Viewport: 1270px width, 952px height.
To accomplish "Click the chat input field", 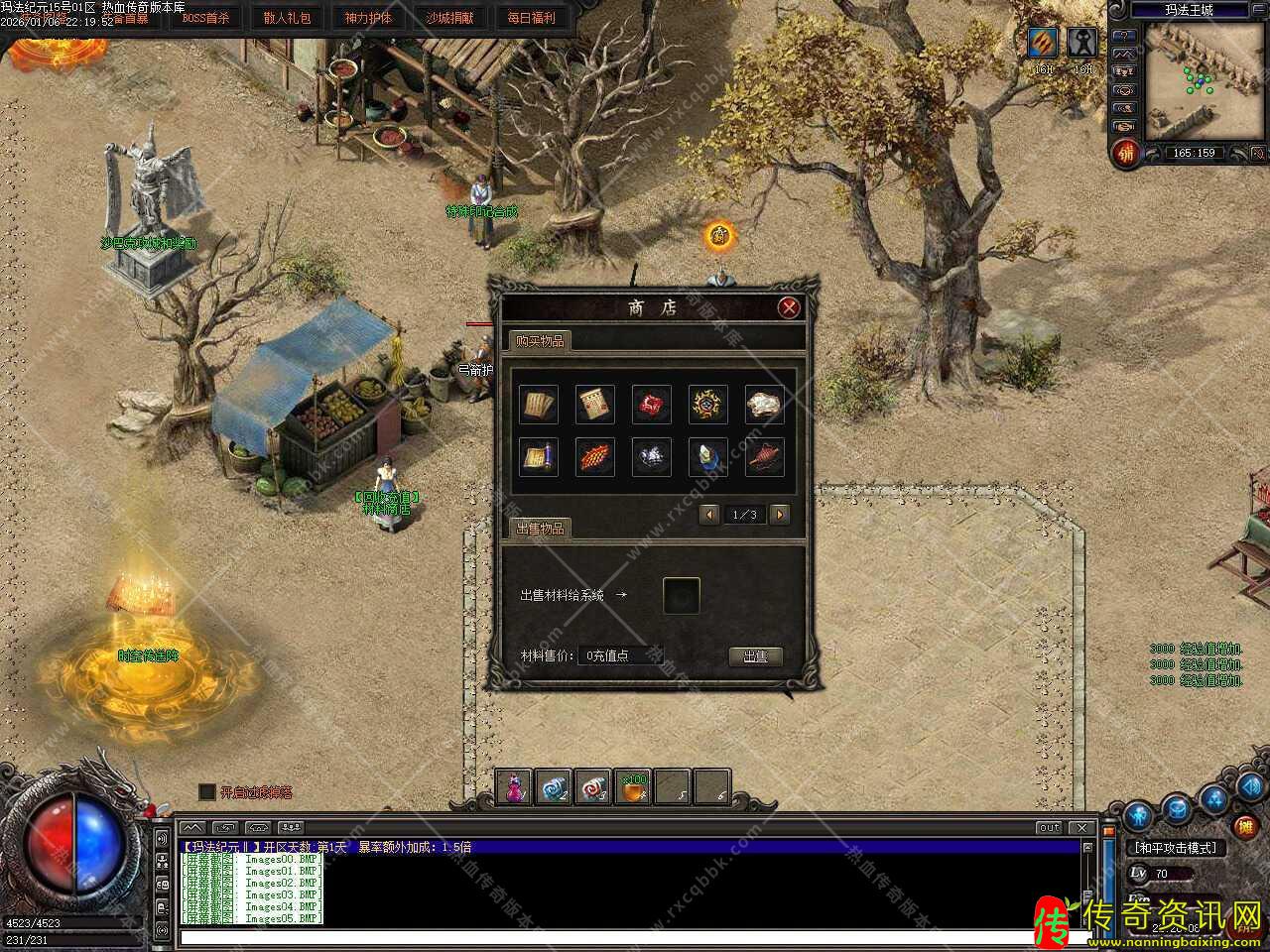I will tap(625, 937).
